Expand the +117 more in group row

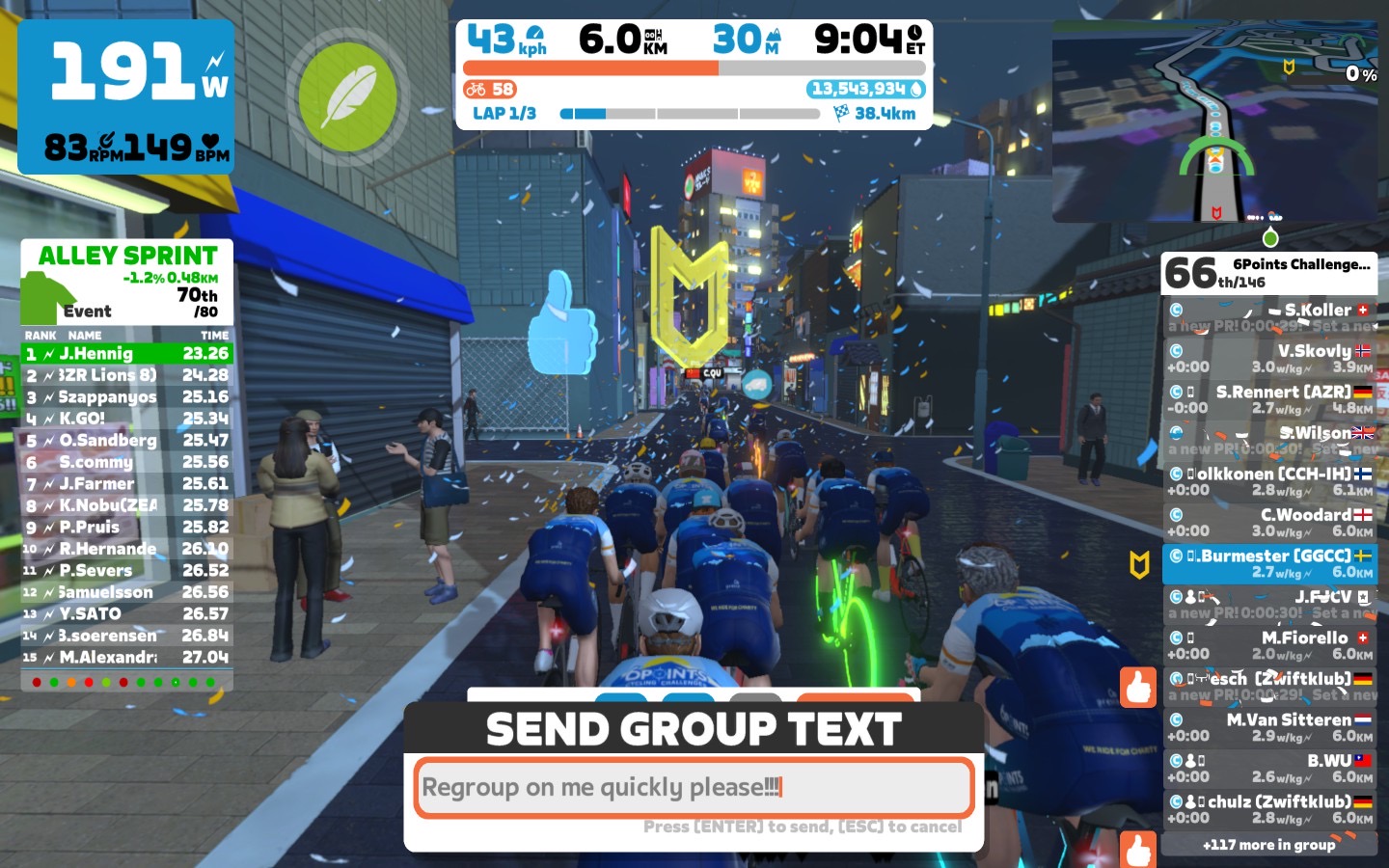[x=1269, y=845]
